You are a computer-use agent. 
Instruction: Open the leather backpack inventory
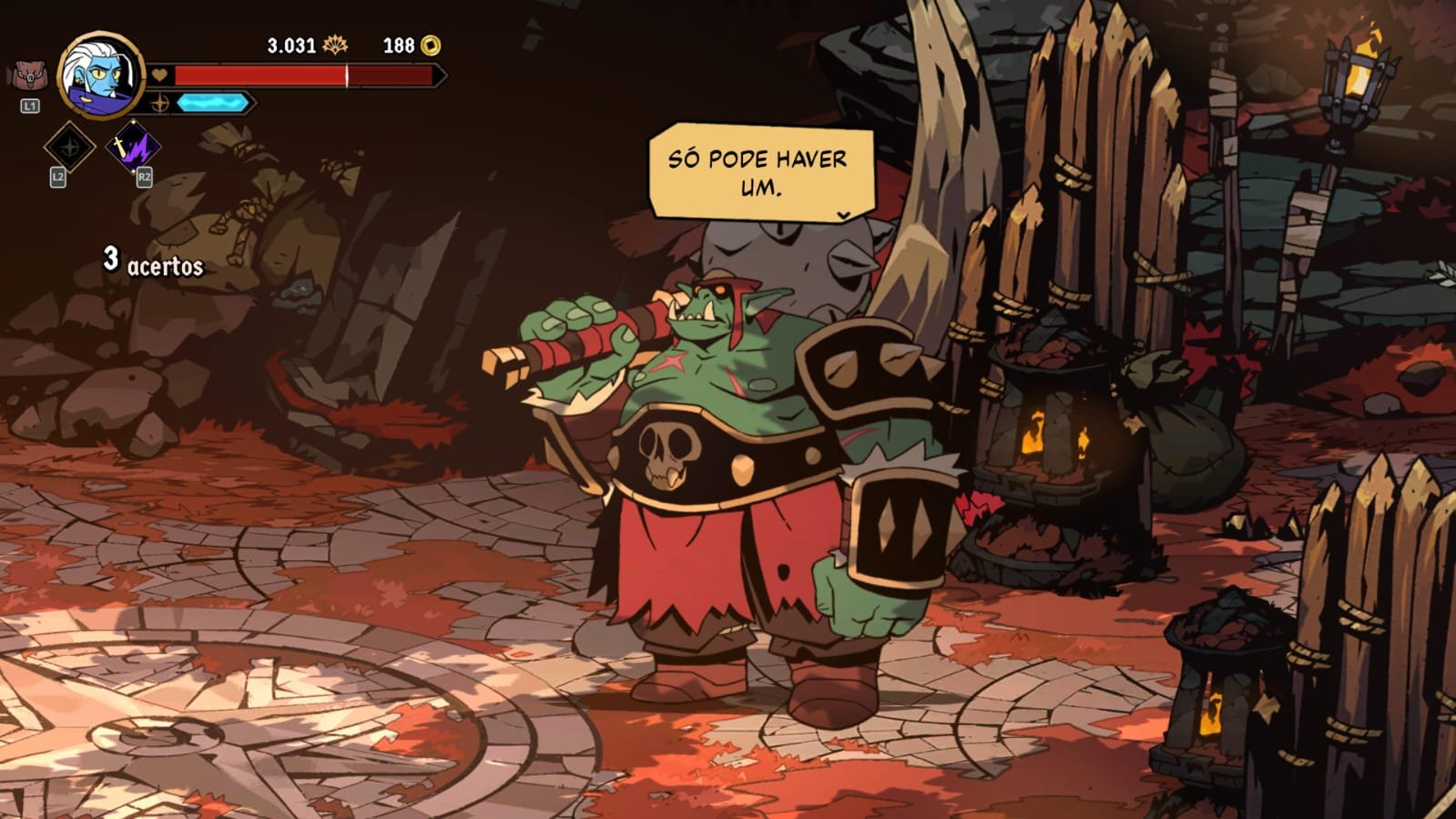pyautogui.click(x=28, y=77)
